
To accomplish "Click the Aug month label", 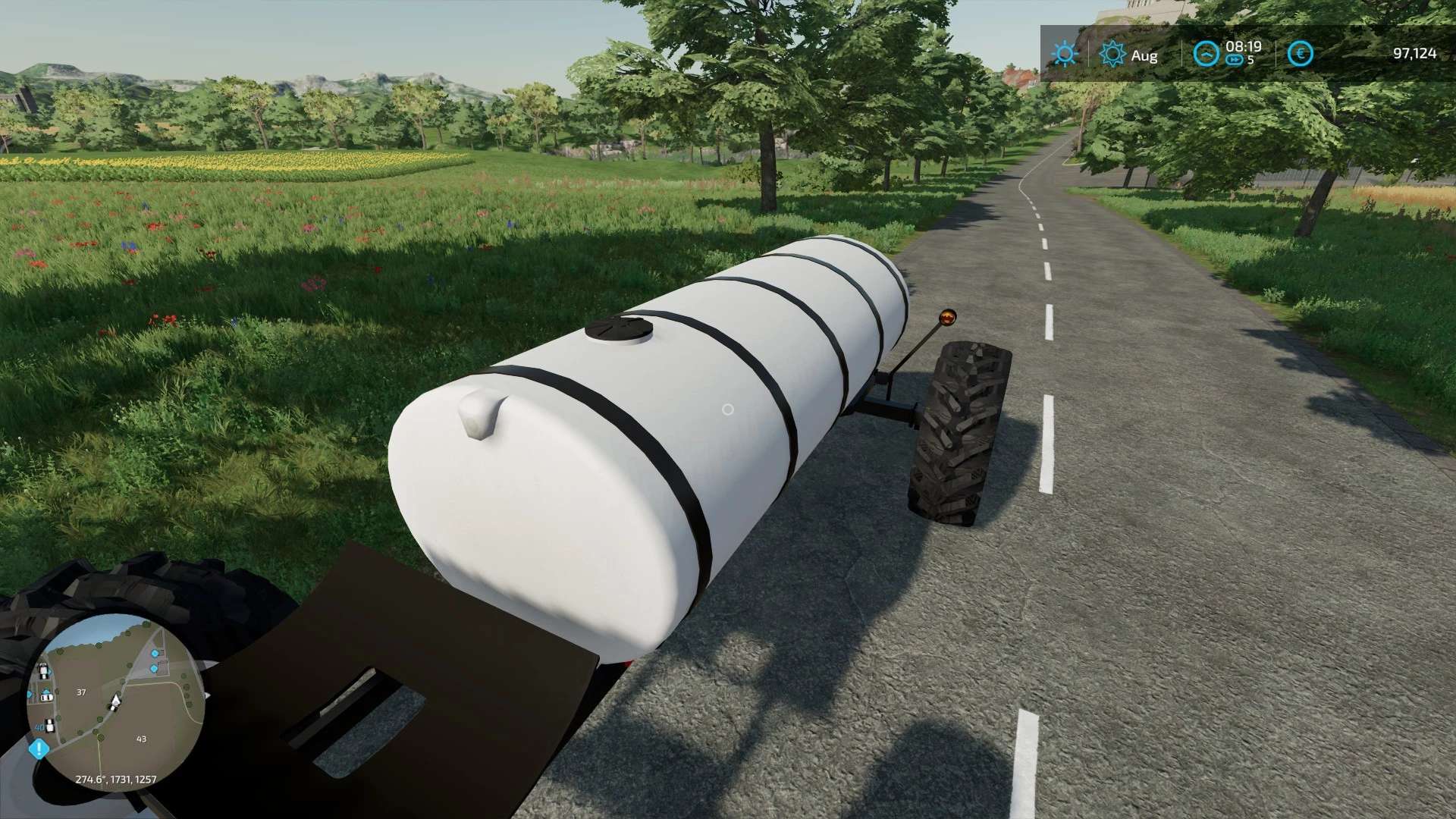I will 1144,55.
